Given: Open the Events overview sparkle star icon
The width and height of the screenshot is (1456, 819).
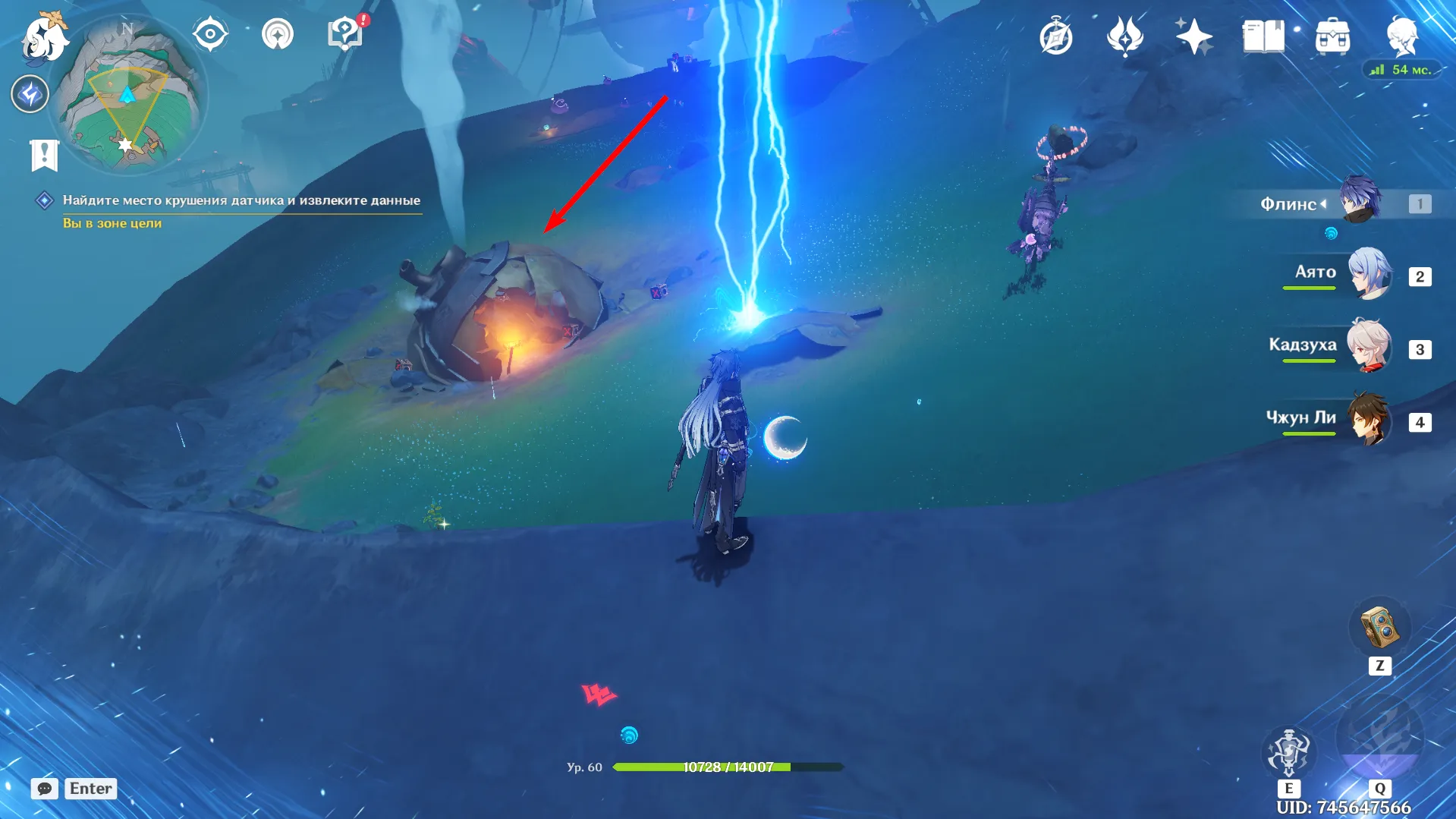Looking at the screenshot, I should coord(1194,34).
